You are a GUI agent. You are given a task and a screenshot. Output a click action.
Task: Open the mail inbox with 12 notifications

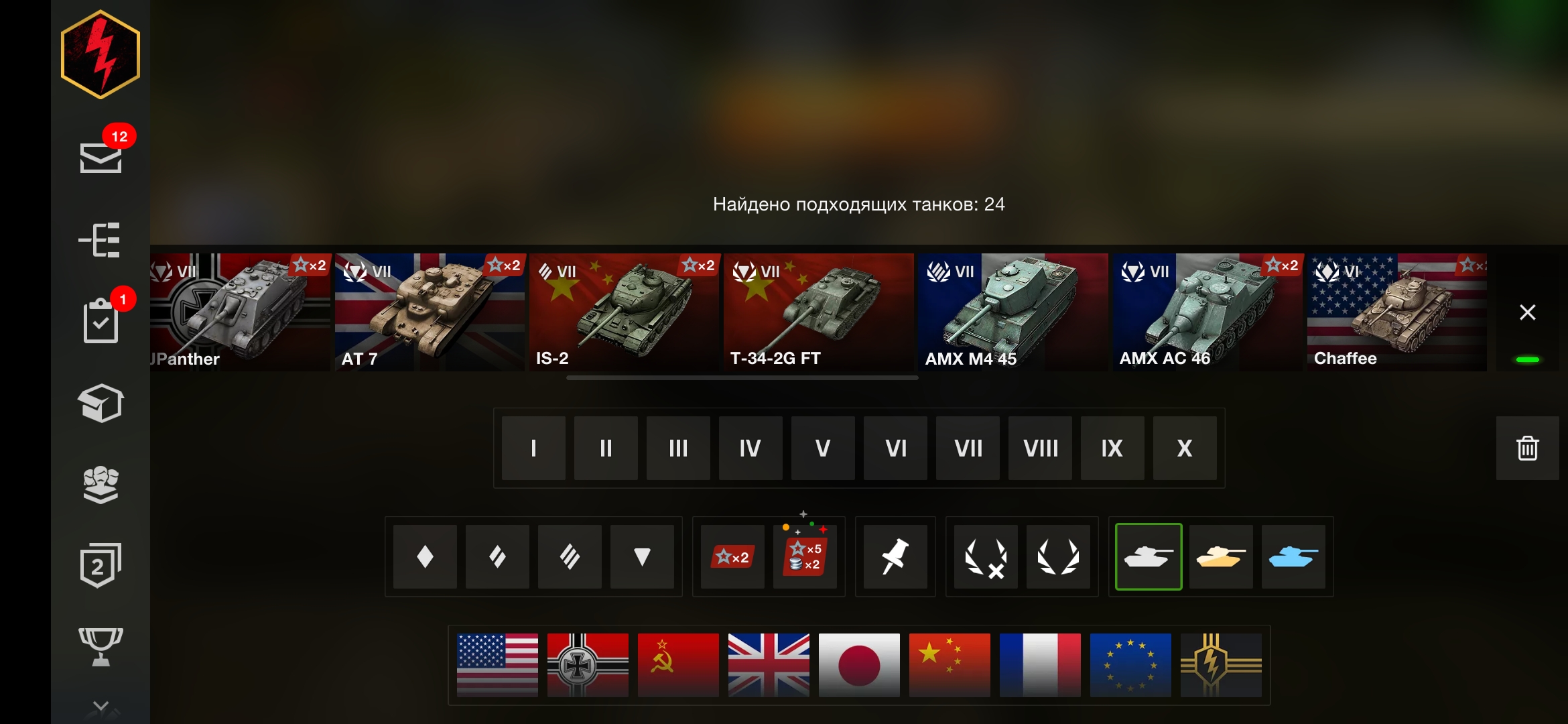pos(101,158)
